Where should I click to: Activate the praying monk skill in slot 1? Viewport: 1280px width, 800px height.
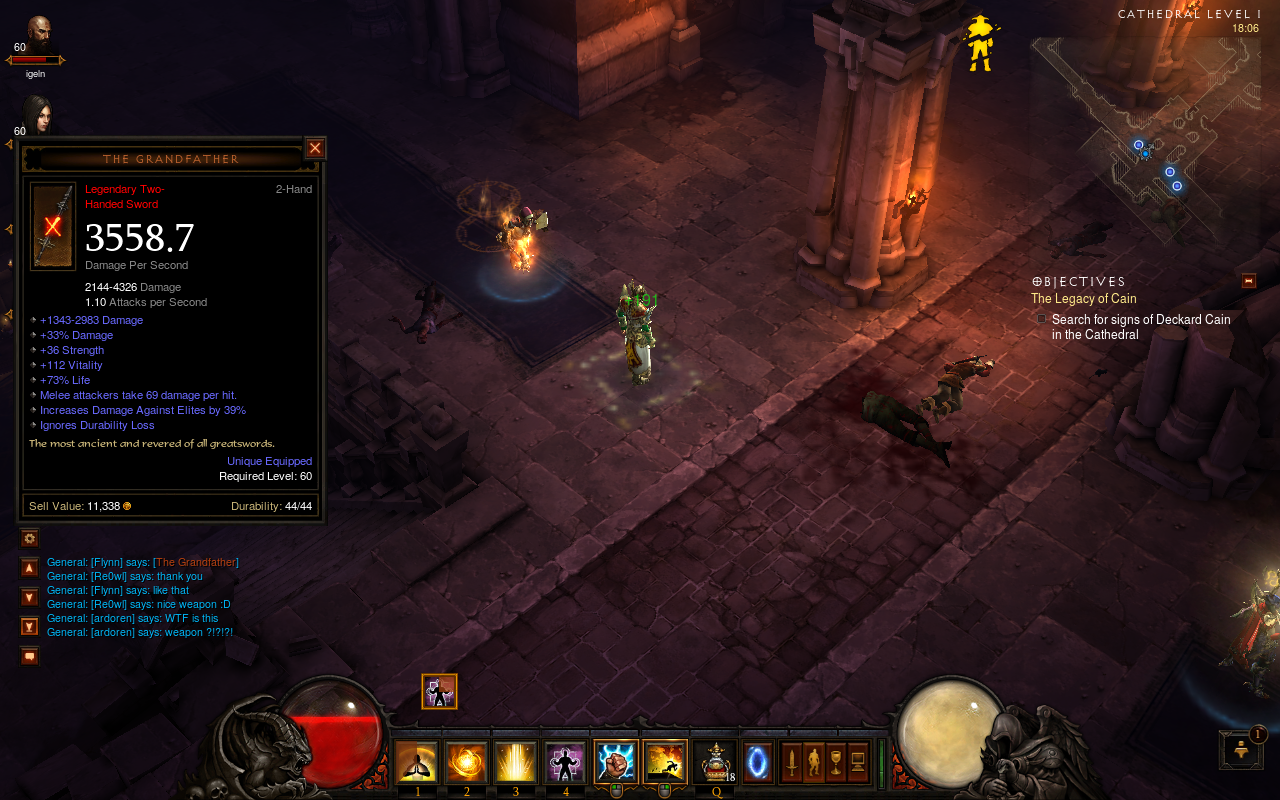point(418,763)
